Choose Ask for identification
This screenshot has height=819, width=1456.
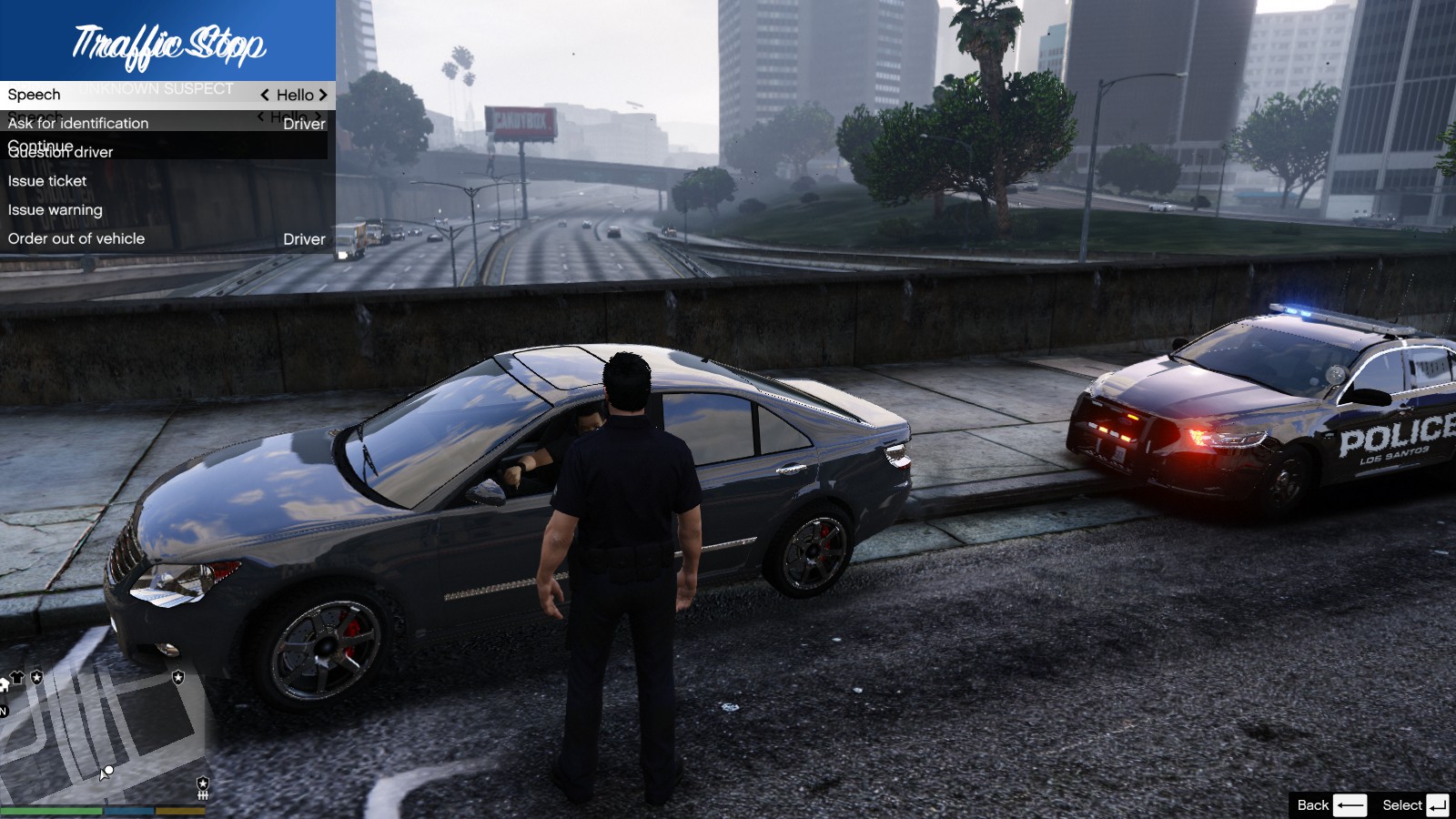78,124
